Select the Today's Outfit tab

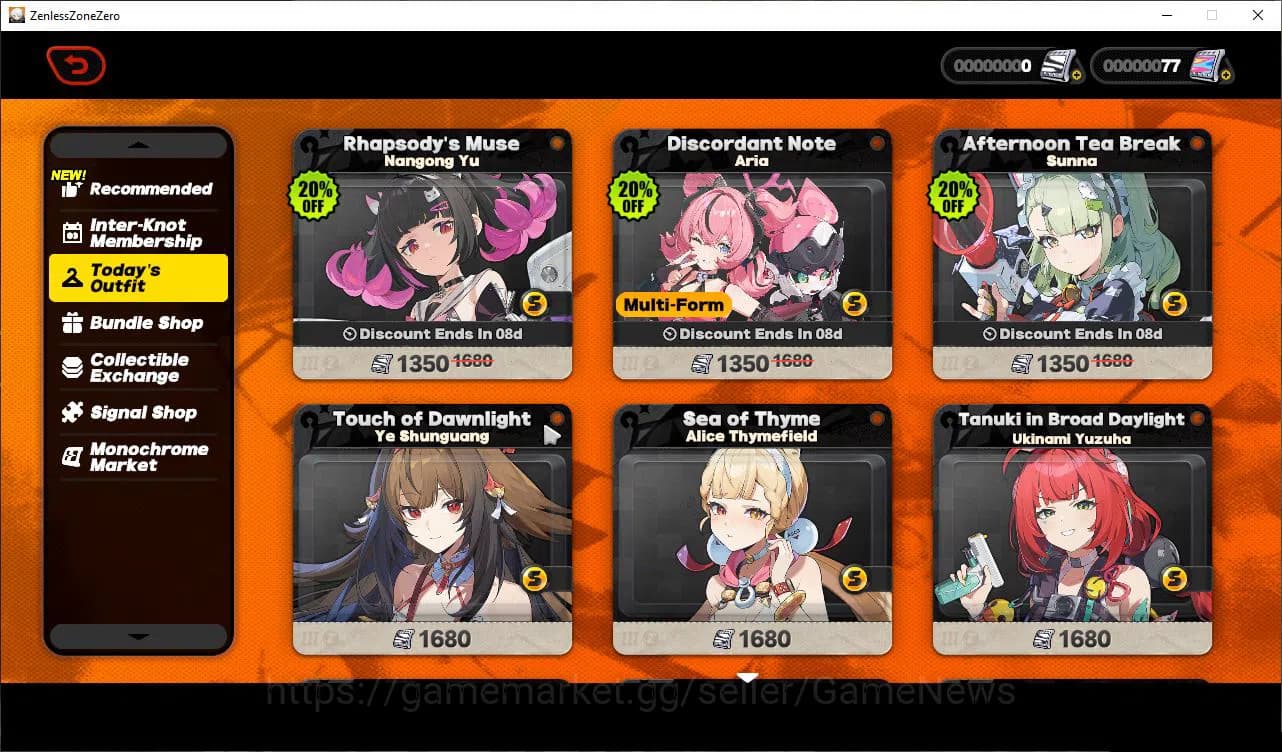point(138,278)
